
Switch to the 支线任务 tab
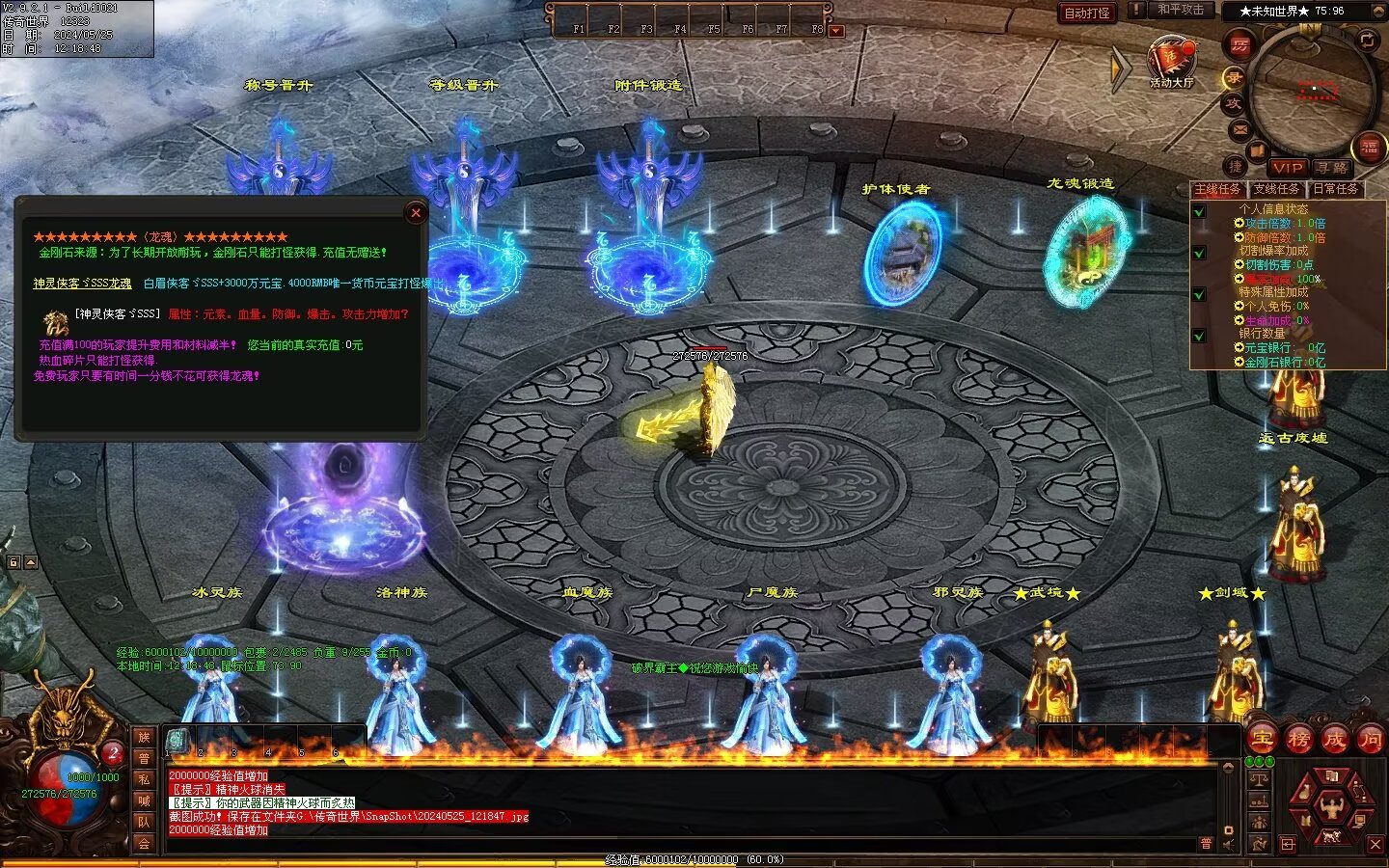(x=1276, y=189)
